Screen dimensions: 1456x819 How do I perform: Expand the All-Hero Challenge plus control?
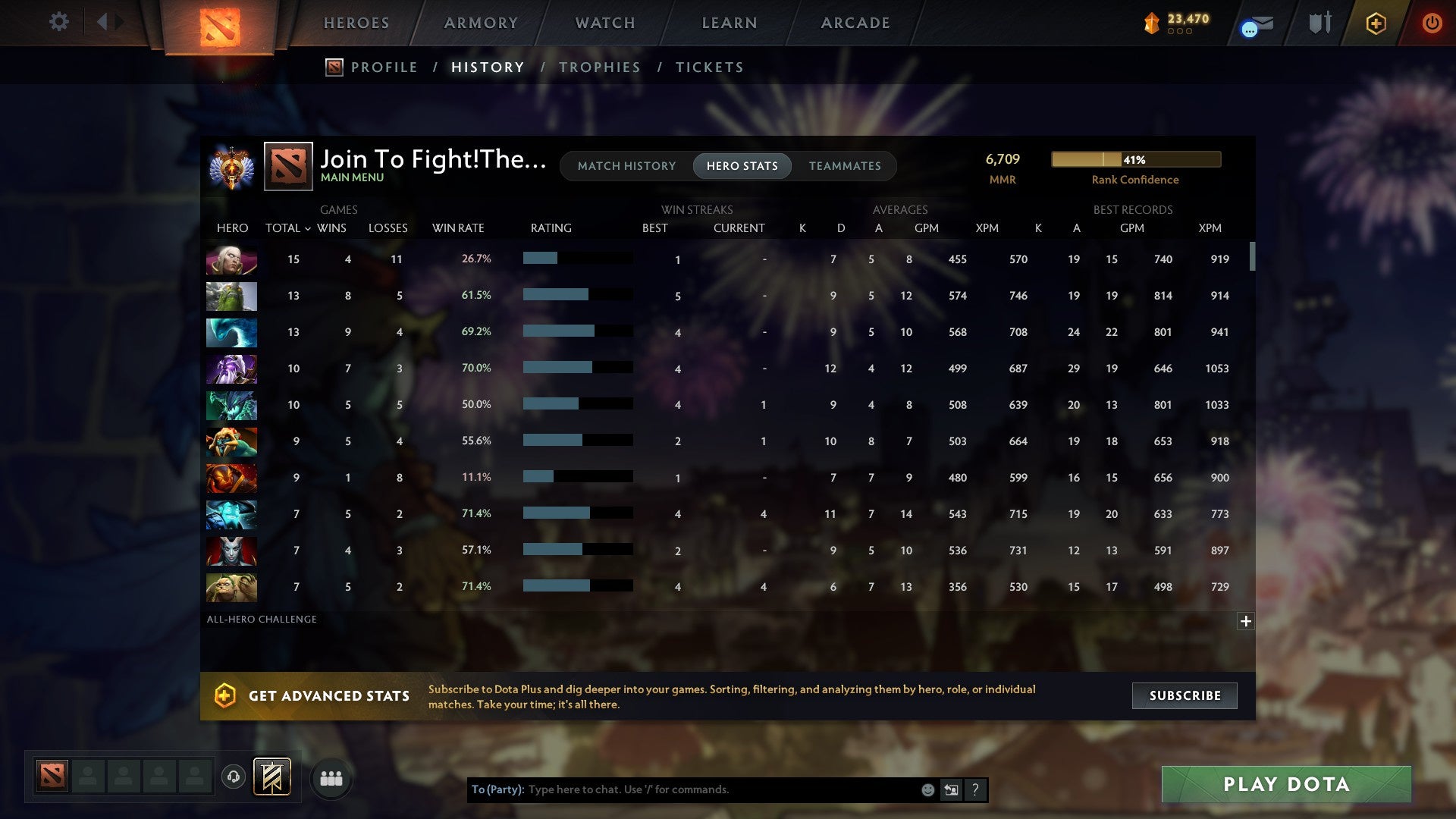1246,621
